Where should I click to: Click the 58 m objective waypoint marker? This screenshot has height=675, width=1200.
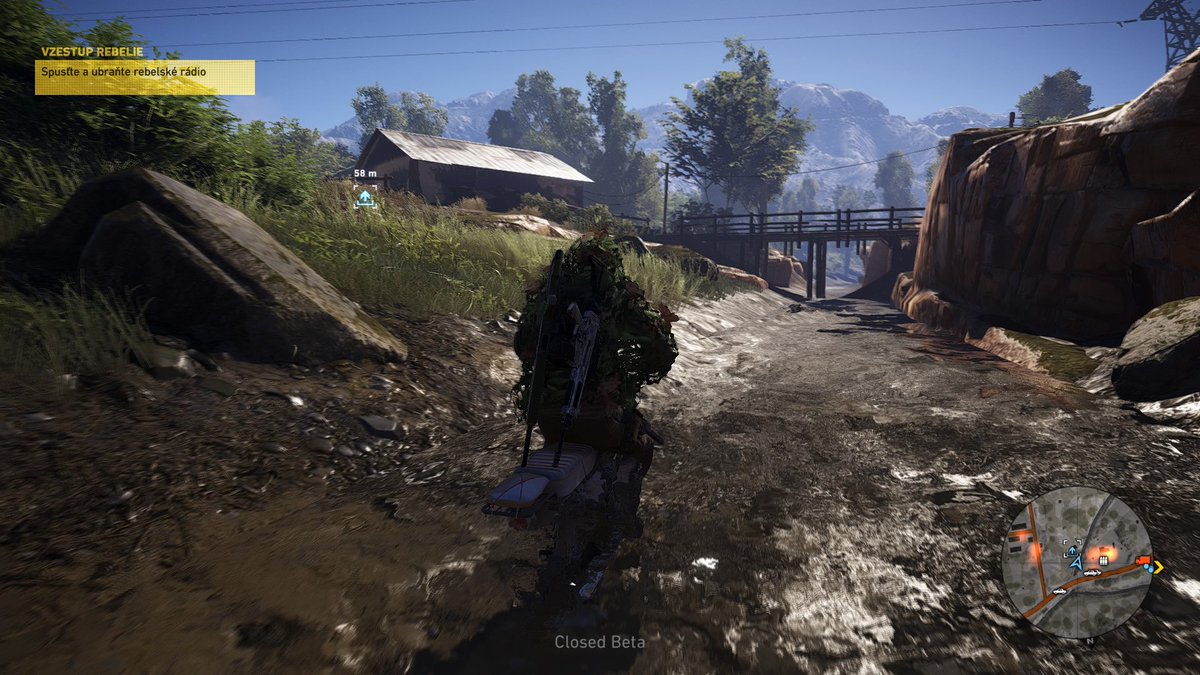(x=365, y=198)
